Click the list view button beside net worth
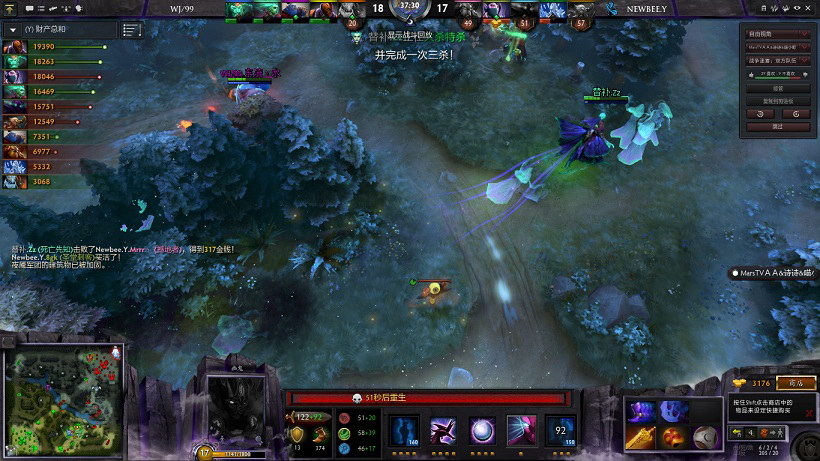Viewport: 820px width, 461px height. [131, 30]
